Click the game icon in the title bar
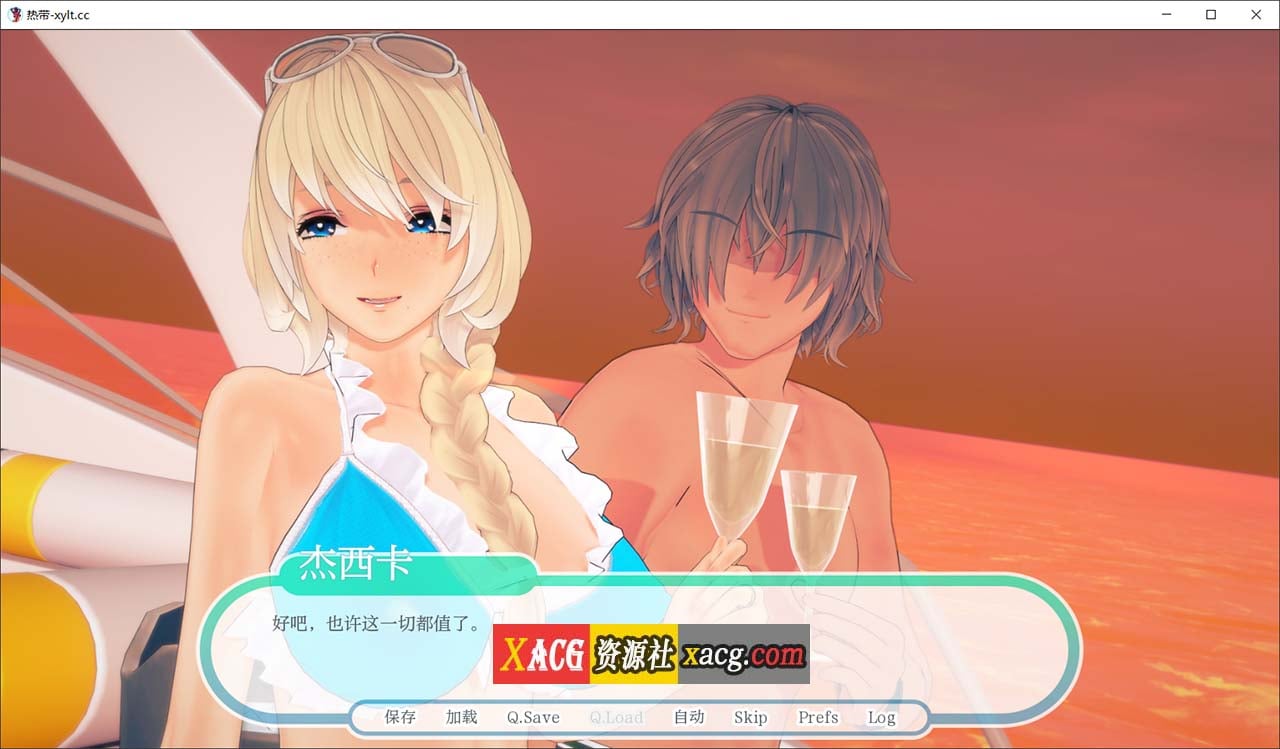The height and width of the screenshot is (749, 1280). tap(13, 14)
